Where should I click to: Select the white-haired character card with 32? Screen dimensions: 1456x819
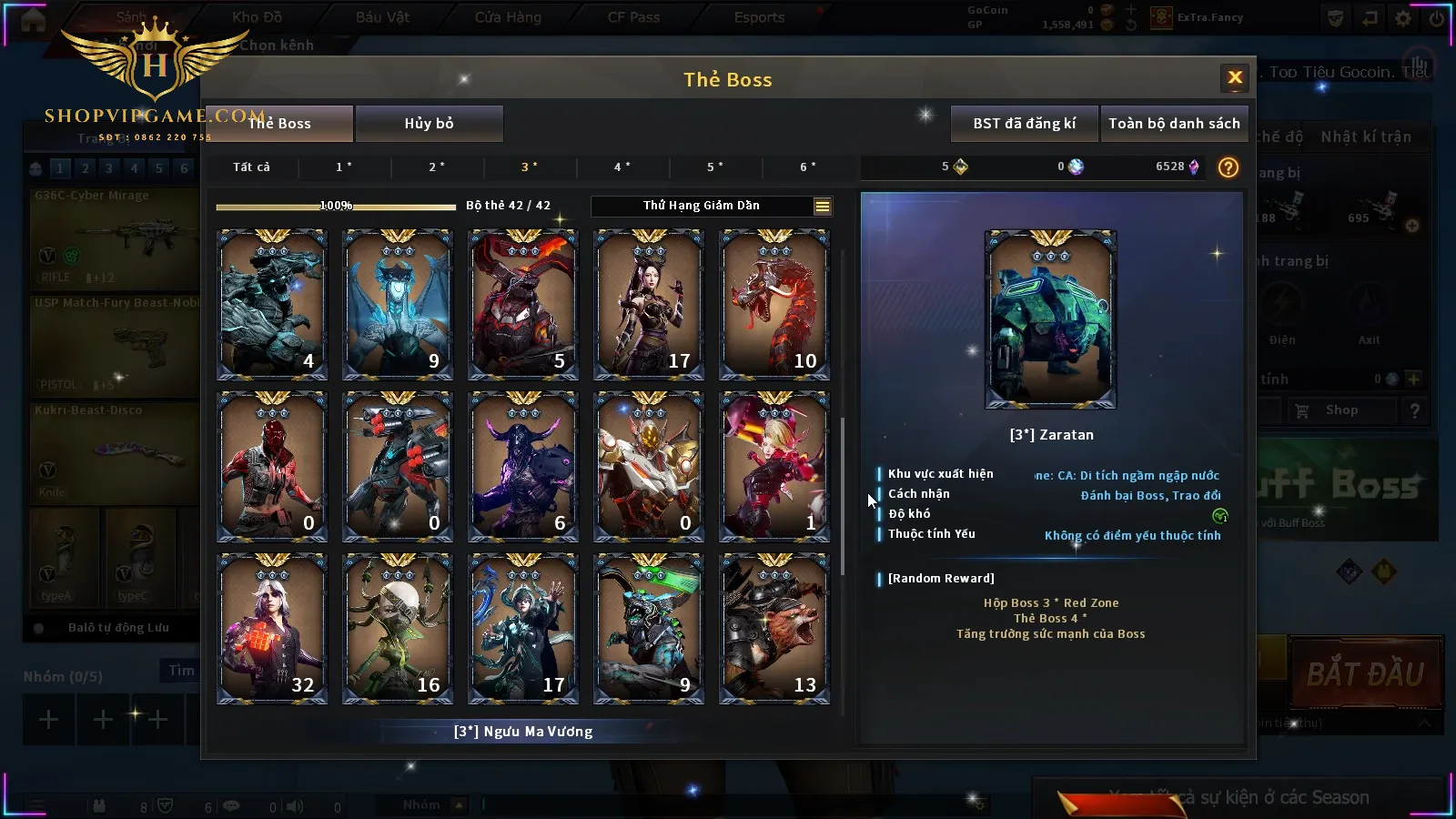pos(272,629)
